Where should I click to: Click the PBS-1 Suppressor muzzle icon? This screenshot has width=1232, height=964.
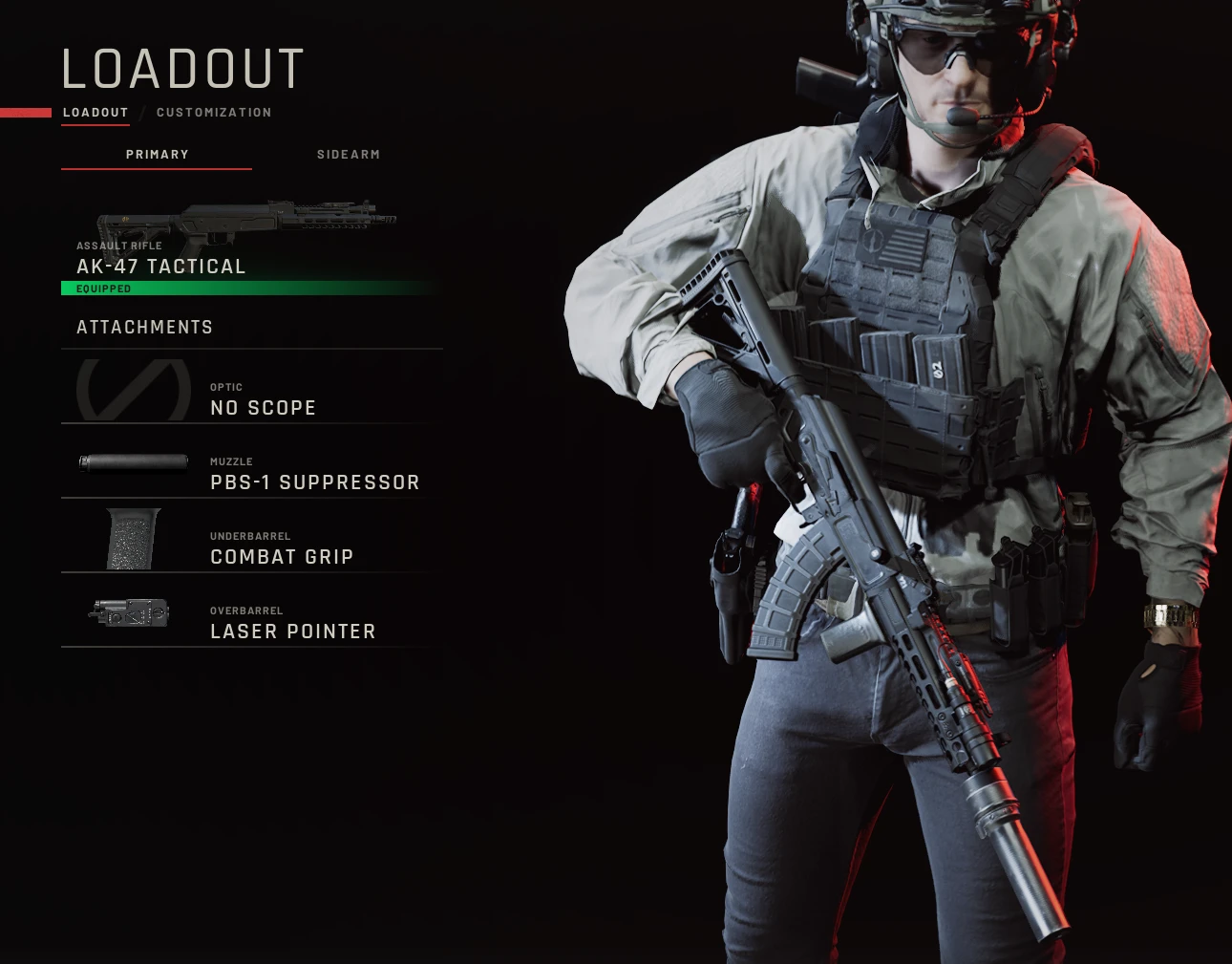(134, 461)
